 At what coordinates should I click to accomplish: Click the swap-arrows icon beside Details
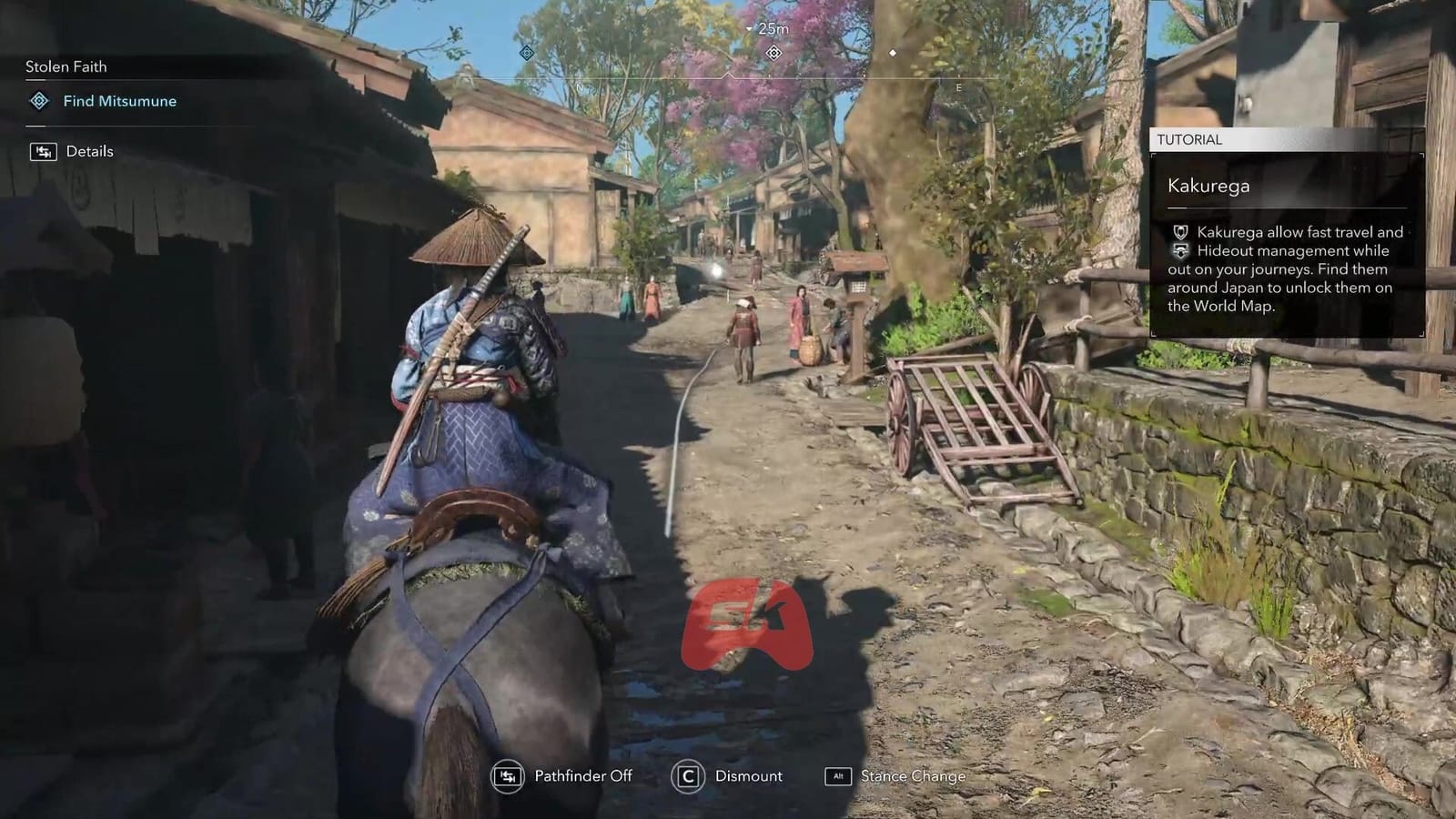point(43,150)
